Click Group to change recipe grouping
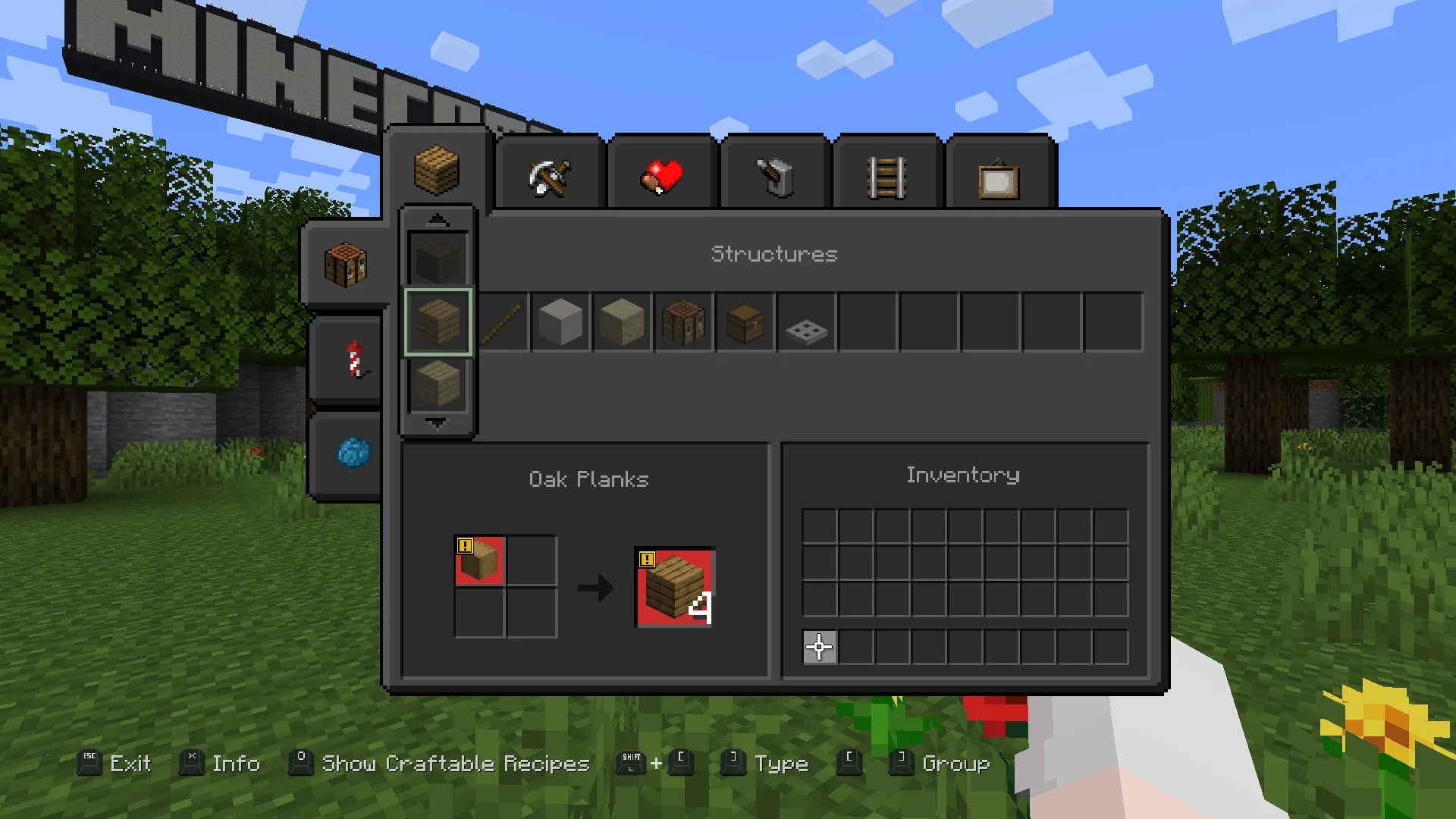Screen dimensions: 1456x819 click(x=955, y=764)
